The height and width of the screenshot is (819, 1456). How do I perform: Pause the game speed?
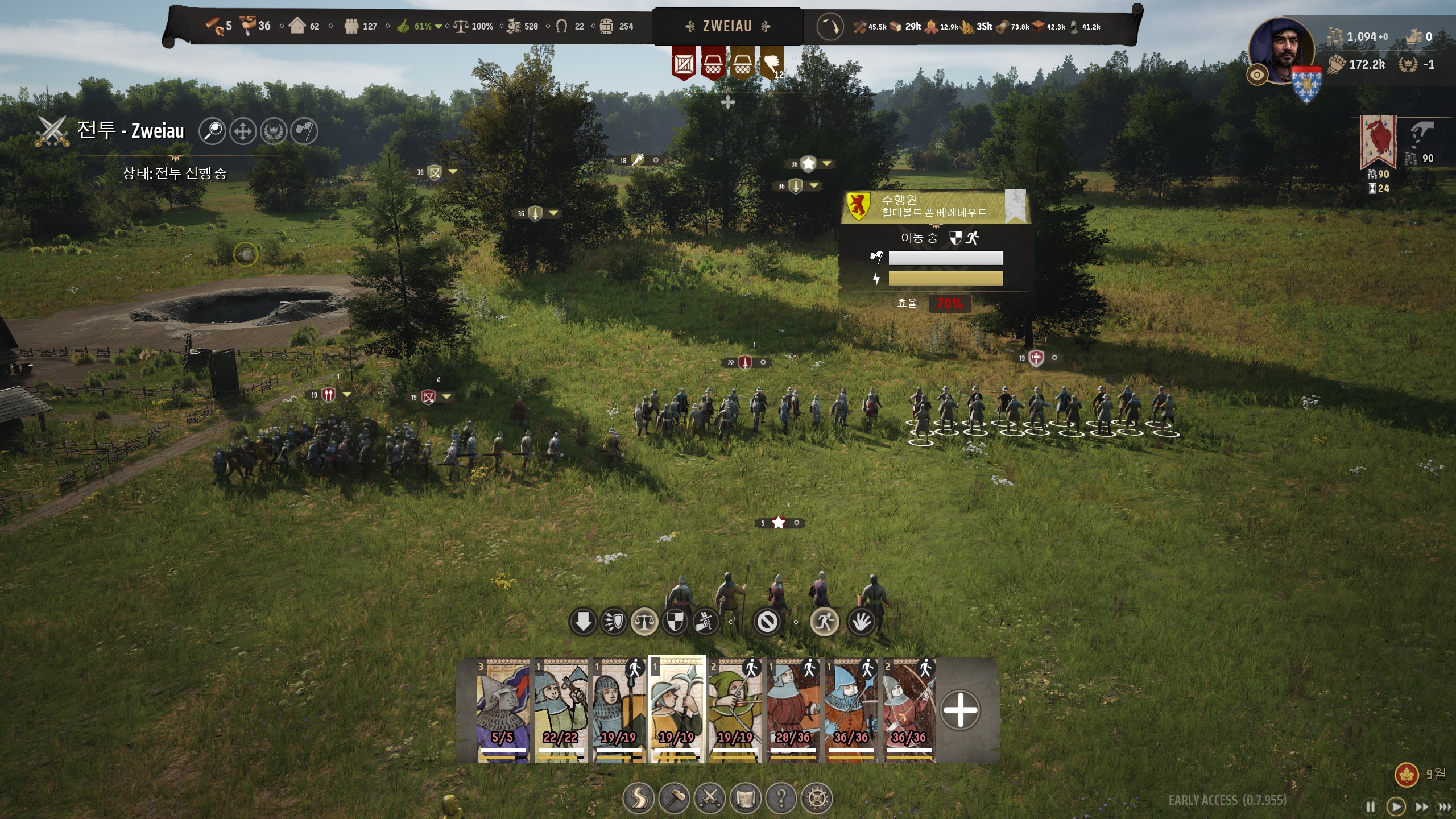coord(1370,806)
